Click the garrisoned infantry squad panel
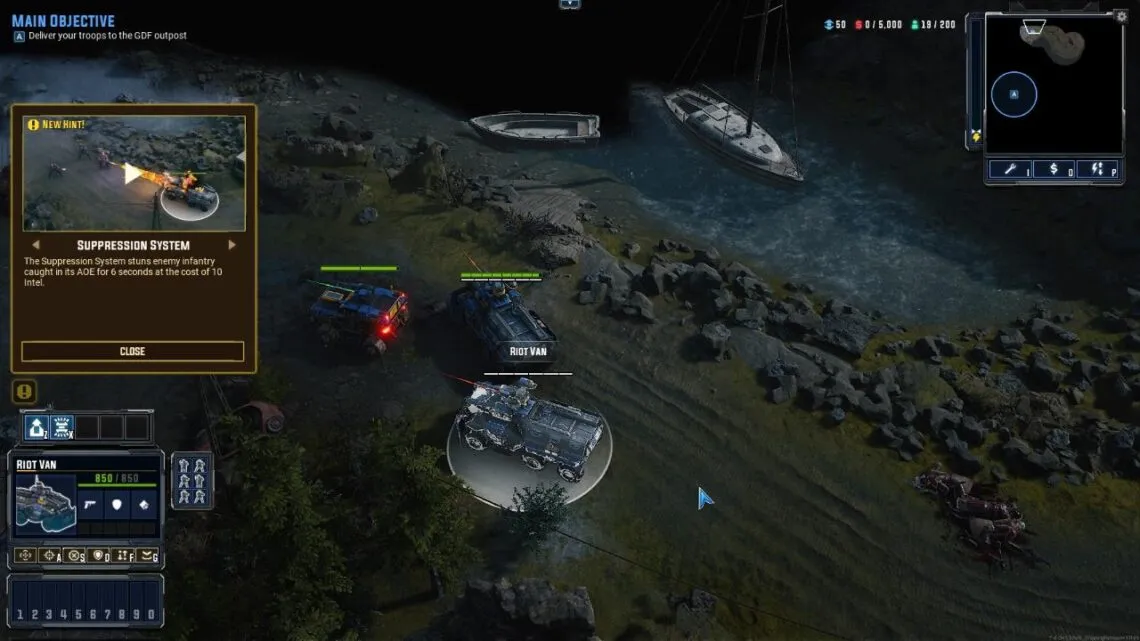Screen dimensions: 1140x641 (192, 481)
